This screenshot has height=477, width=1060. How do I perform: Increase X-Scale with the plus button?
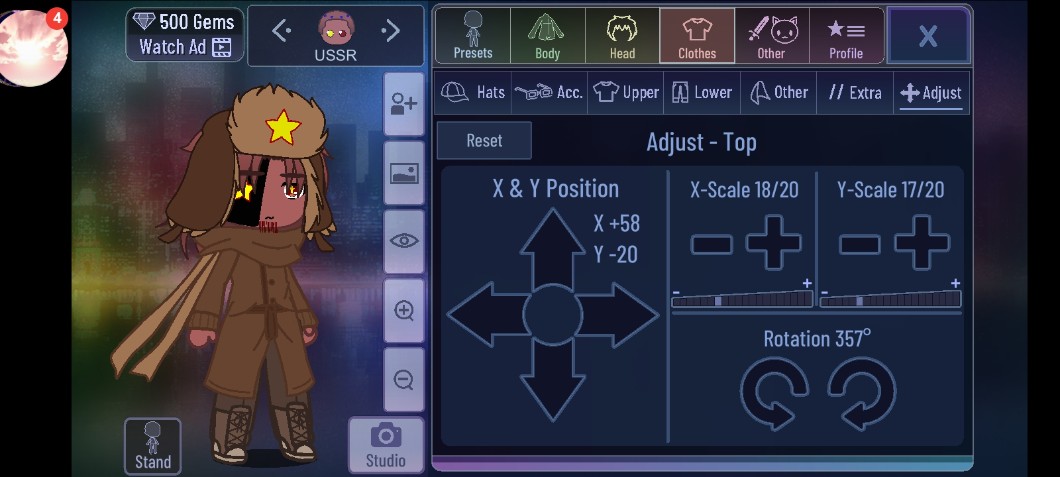point(776,243)
